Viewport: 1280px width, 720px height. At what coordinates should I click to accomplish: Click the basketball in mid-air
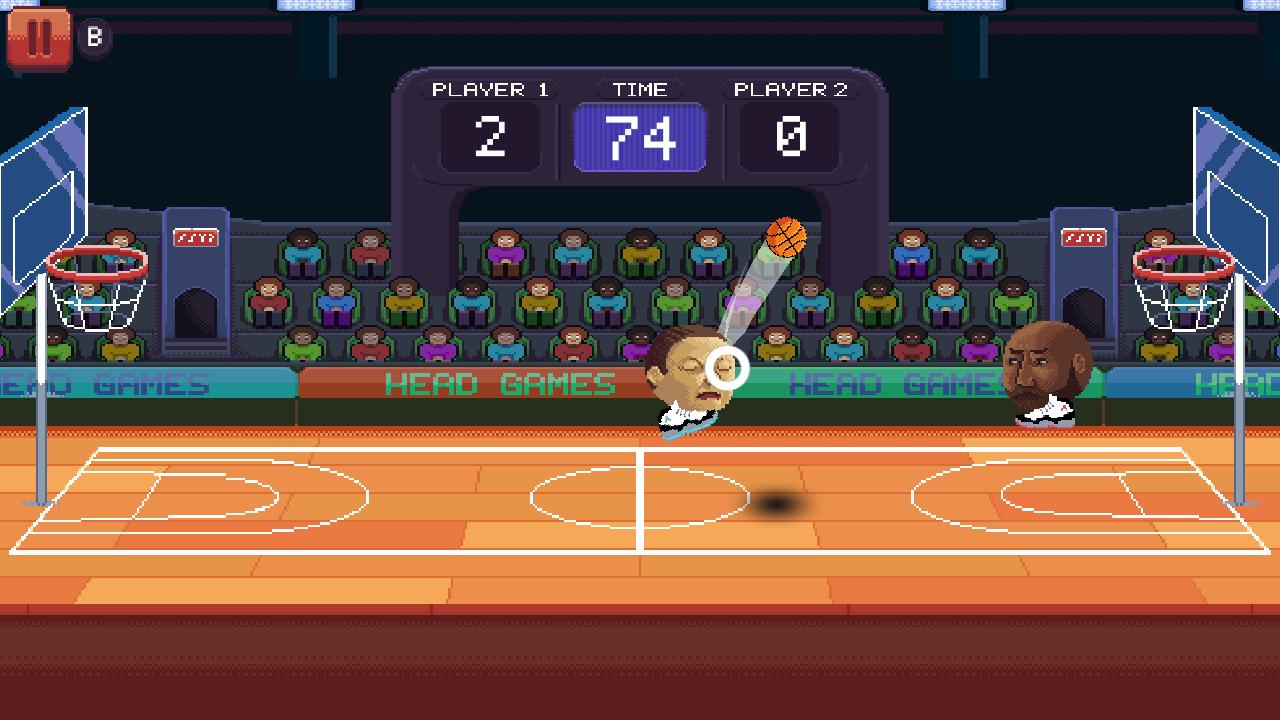point(786,238)
